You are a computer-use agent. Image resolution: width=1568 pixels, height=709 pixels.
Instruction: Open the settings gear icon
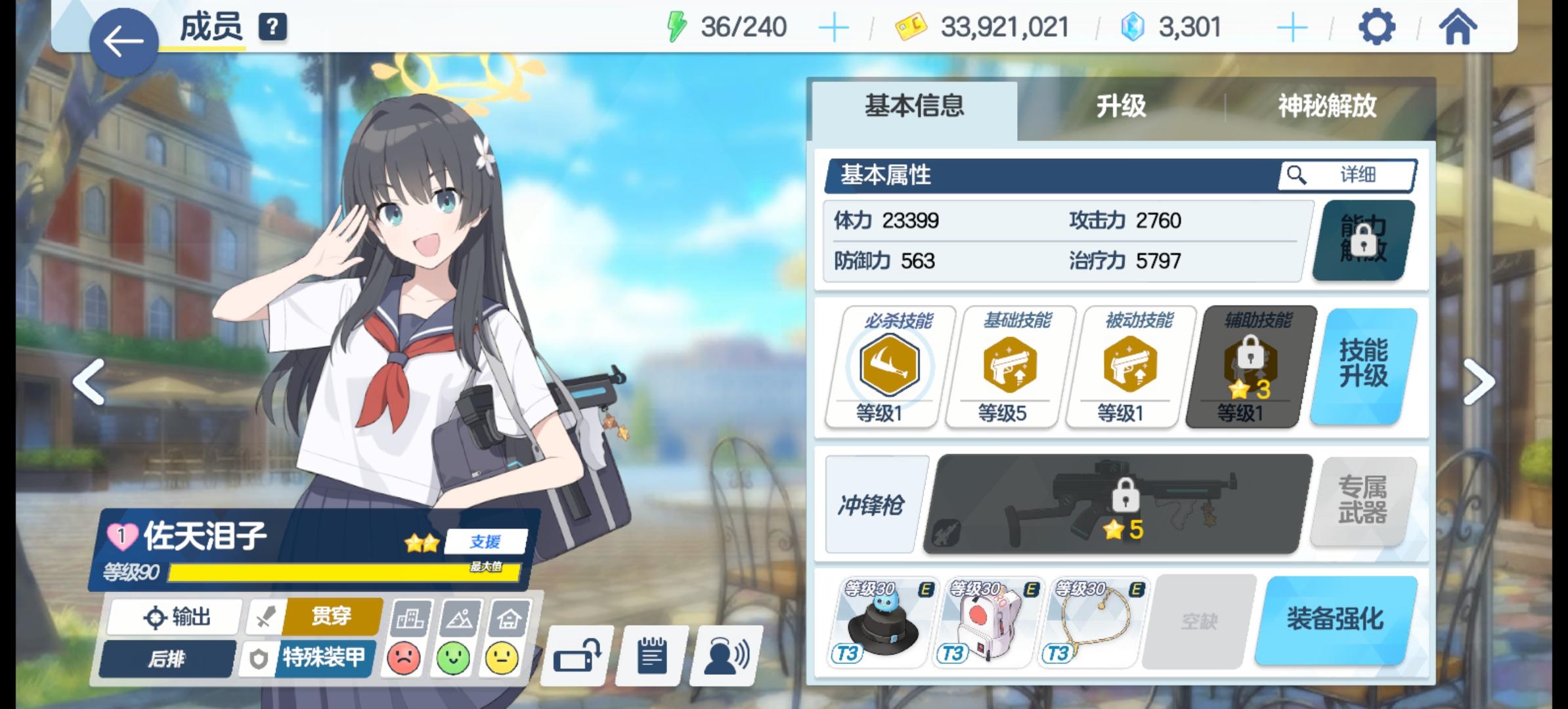1377,28
